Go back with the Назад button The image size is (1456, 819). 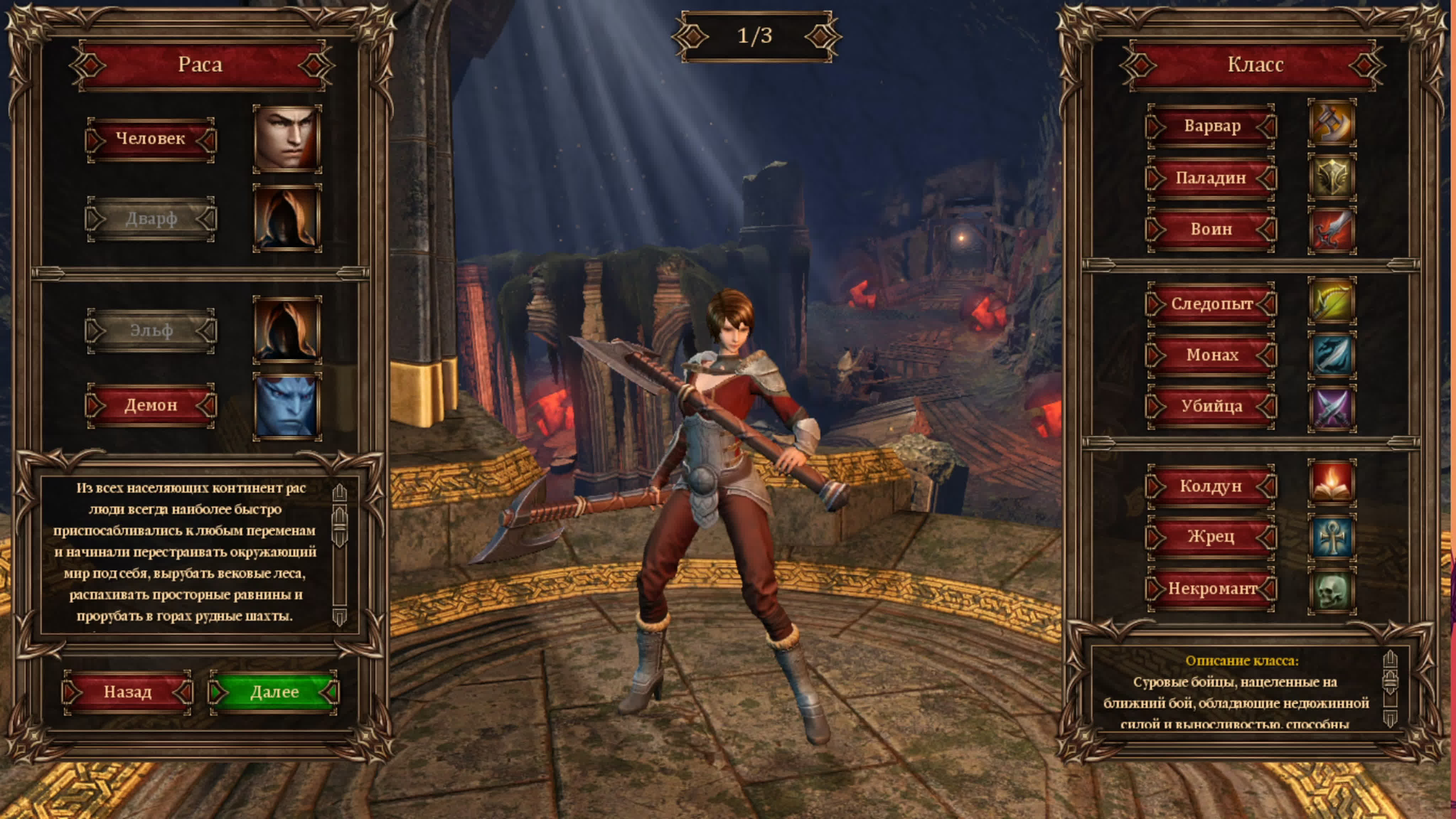pyautogui.click(x=127, y=692)
